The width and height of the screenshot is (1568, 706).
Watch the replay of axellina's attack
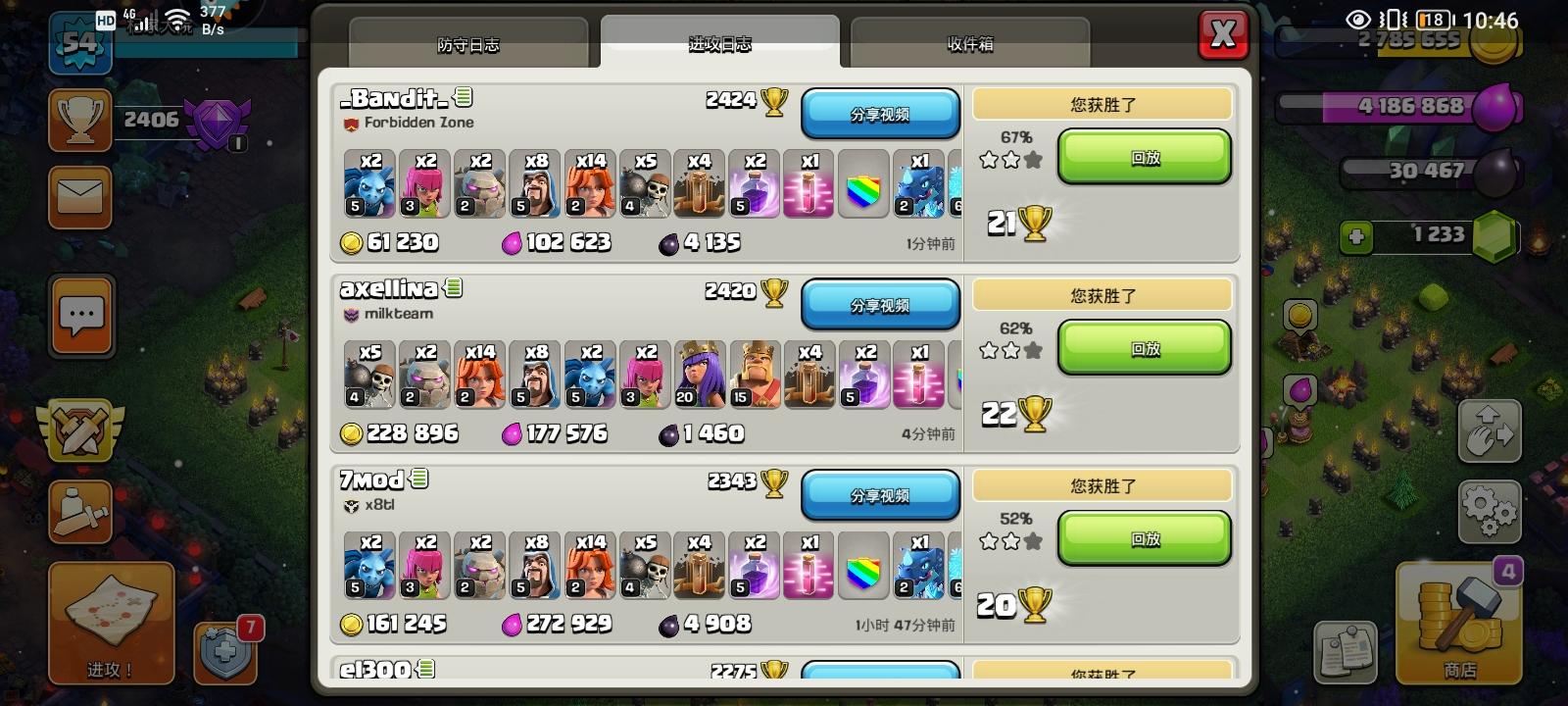pos(1143,348)
